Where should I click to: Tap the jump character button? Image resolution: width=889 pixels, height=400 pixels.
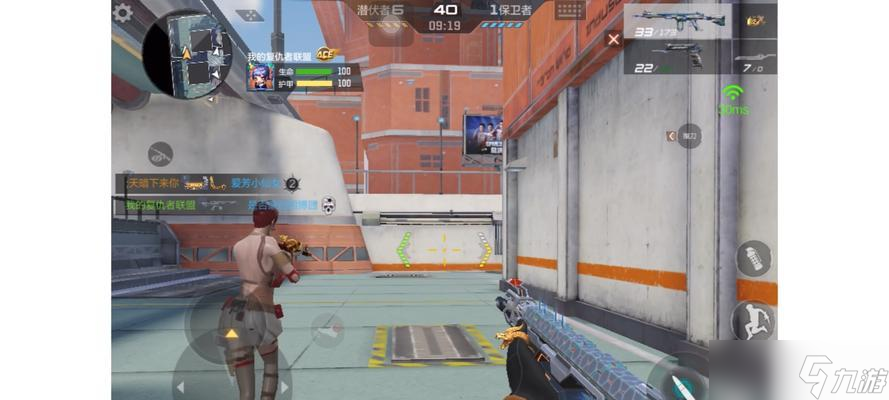tap(753, 321)
